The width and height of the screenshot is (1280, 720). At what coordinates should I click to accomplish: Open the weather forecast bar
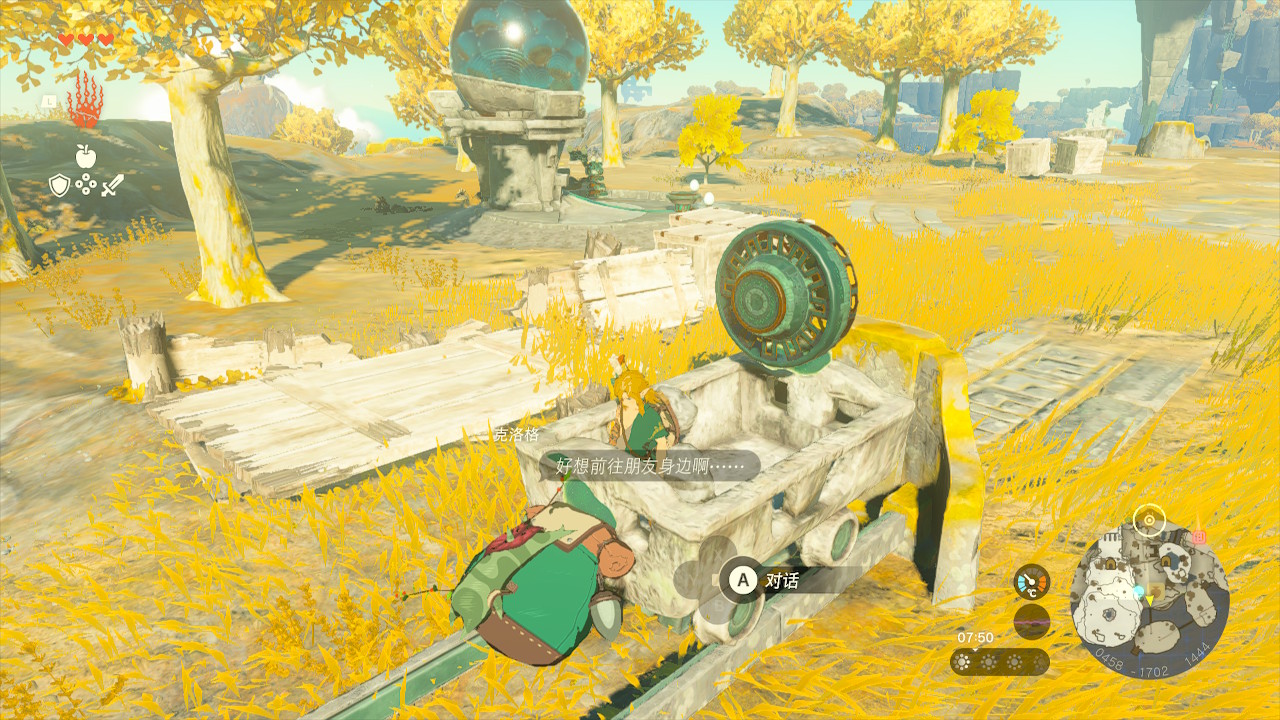[999, 662]
